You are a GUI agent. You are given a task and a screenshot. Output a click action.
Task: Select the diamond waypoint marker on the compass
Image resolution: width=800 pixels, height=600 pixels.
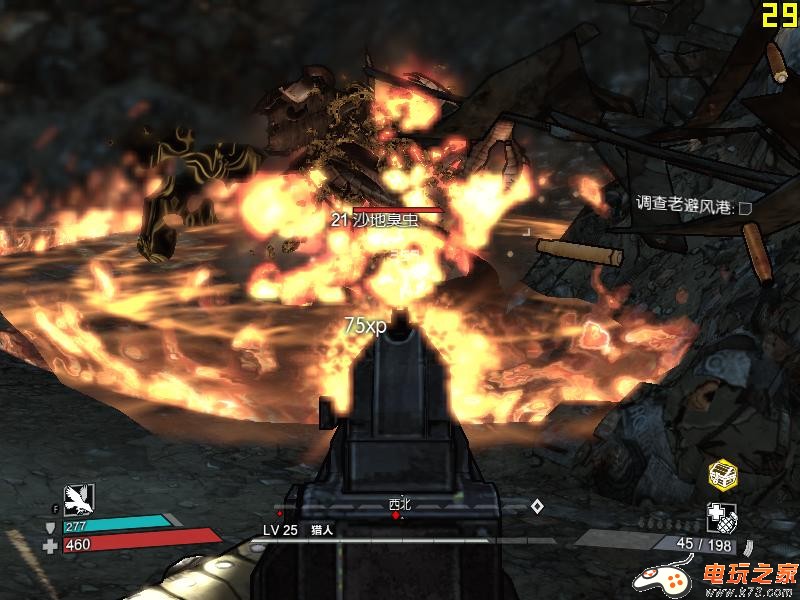[x=537, y=506]
